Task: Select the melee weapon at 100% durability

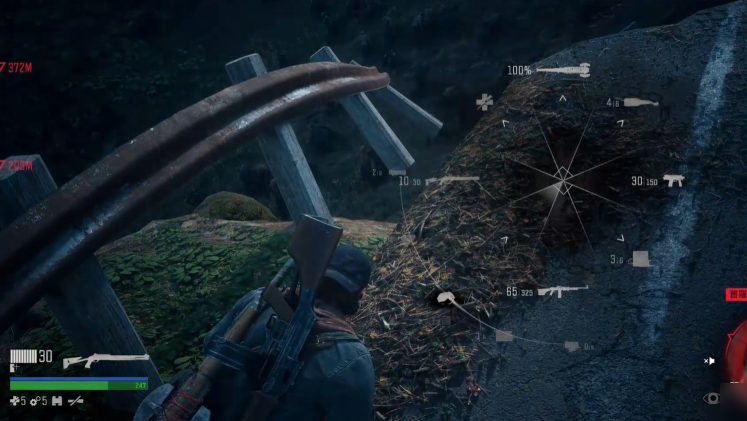Action: coord(564,70)
